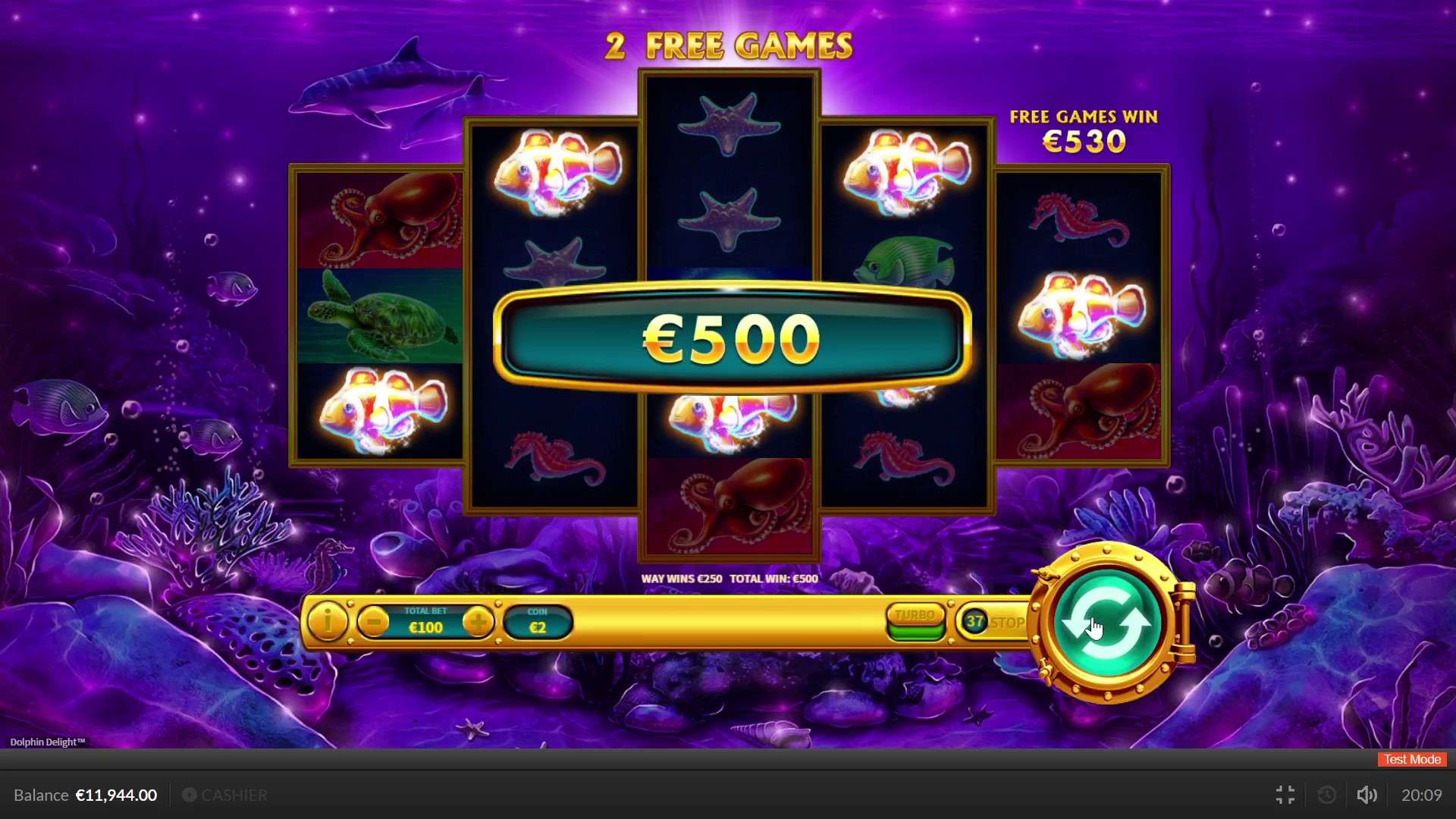
Task: Mute the game via the speaker icon
Action: point(1367,795)
